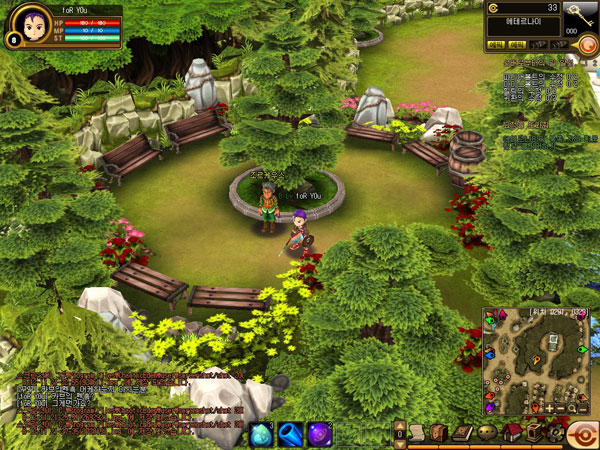Open the brown spellbook icon
Image resolution: width=600 pixels, height=450 pixels.
coord(462,433)
